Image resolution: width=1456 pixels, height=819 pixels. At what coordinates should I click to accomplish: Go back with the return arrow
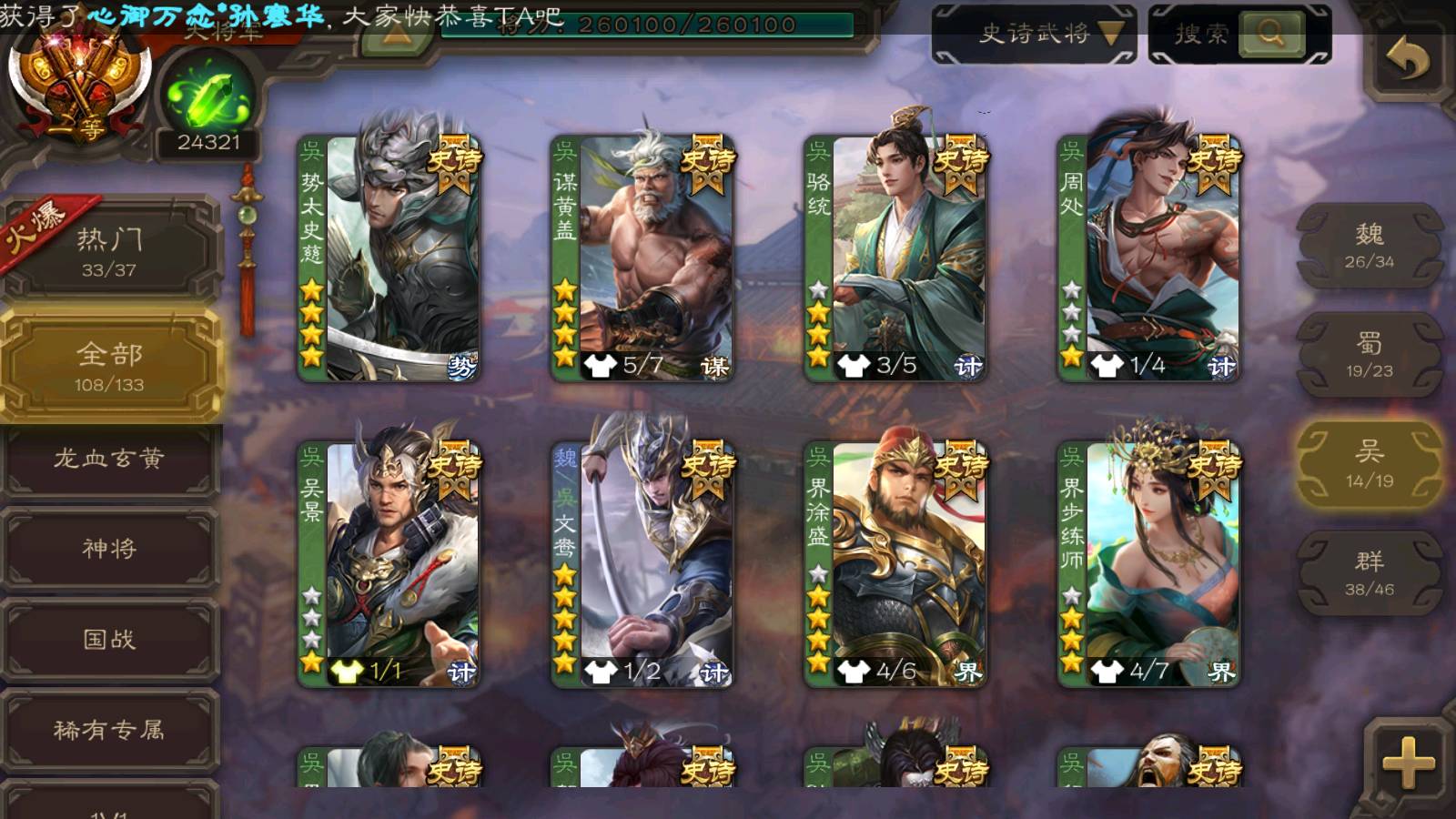tap(1407, 60)
